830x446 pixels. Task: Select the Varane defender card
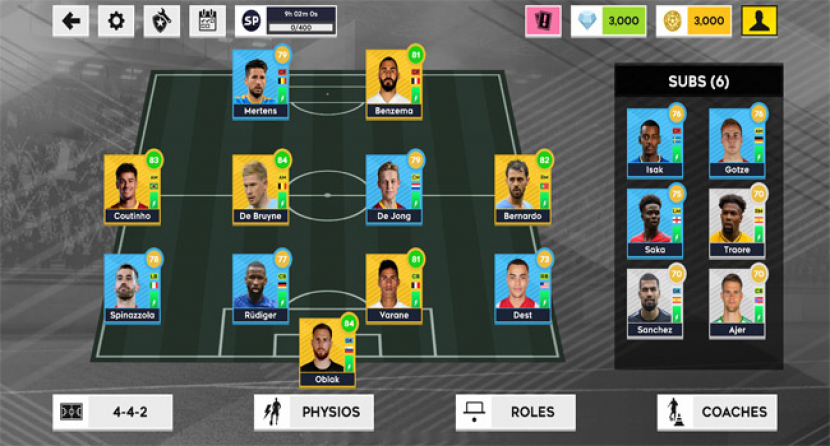click(x=395, y=287)
